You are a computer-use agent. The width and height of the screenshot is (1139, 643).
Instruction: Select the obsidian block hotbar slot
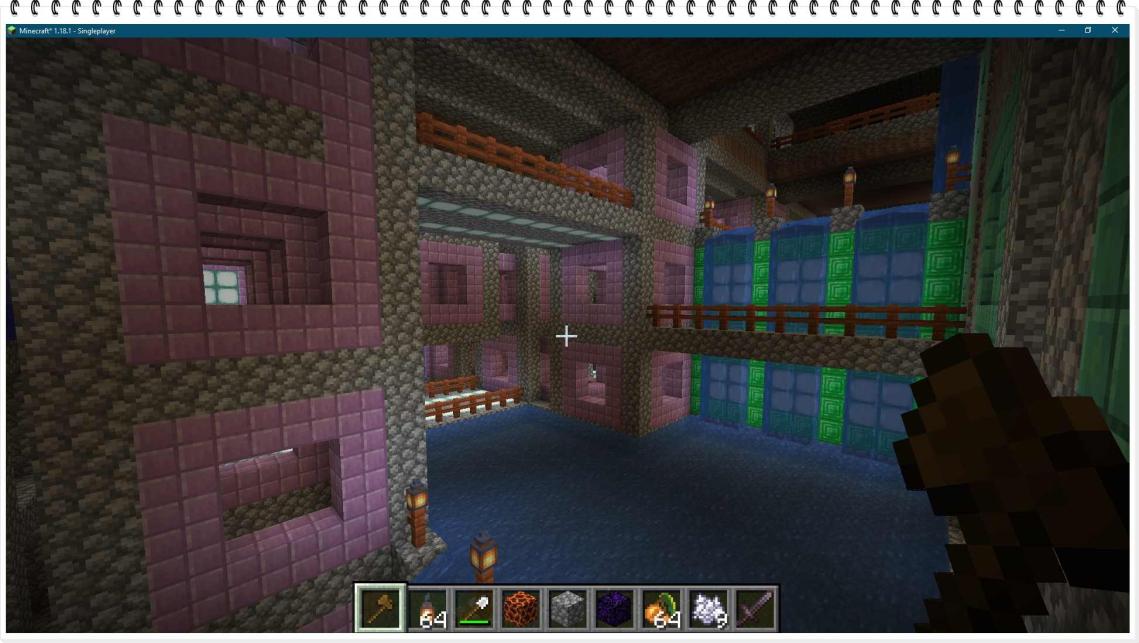click(x=613, y=608)
